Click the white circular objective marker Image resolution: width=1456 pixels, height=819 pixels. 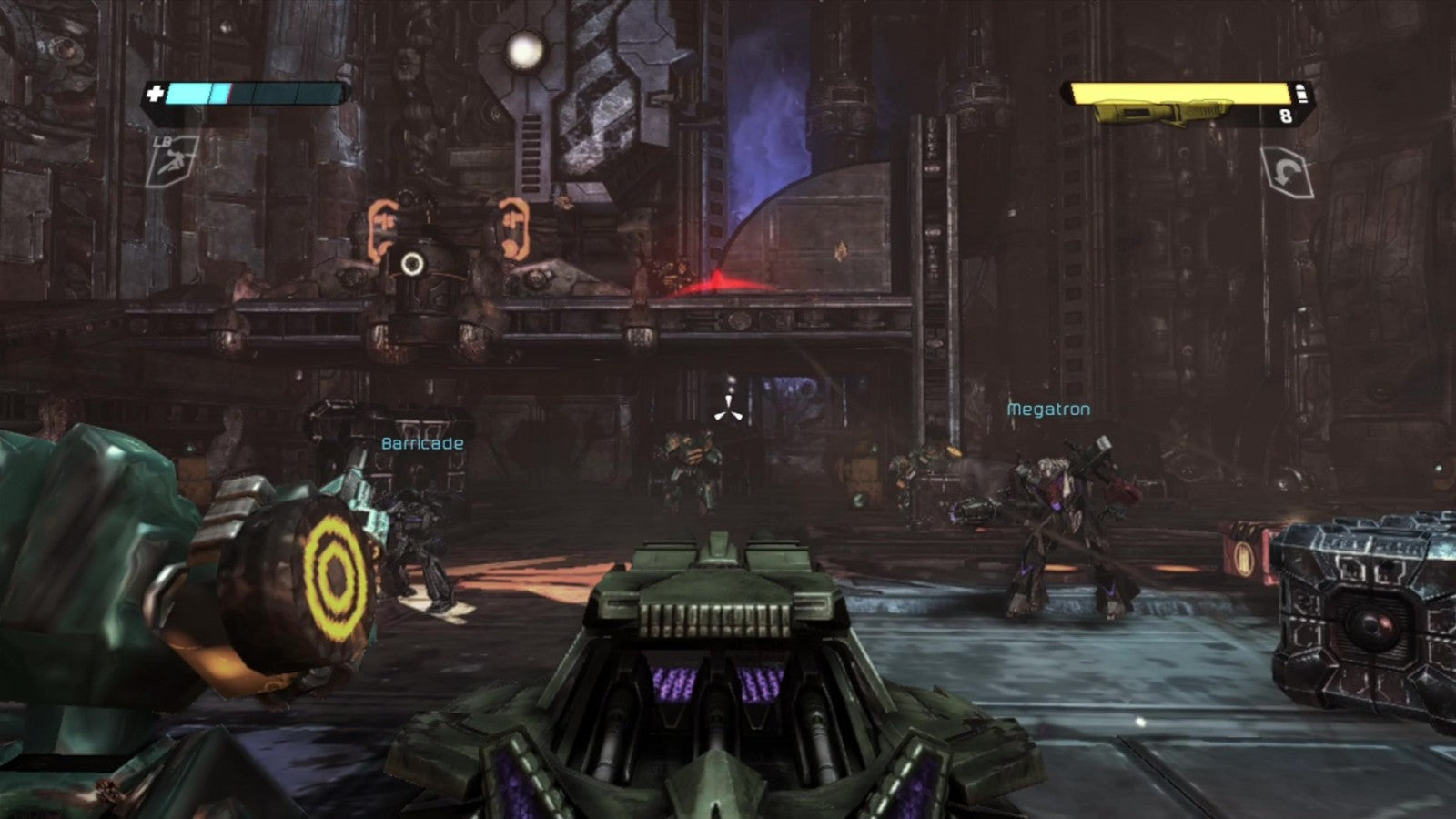coord(412,264)
